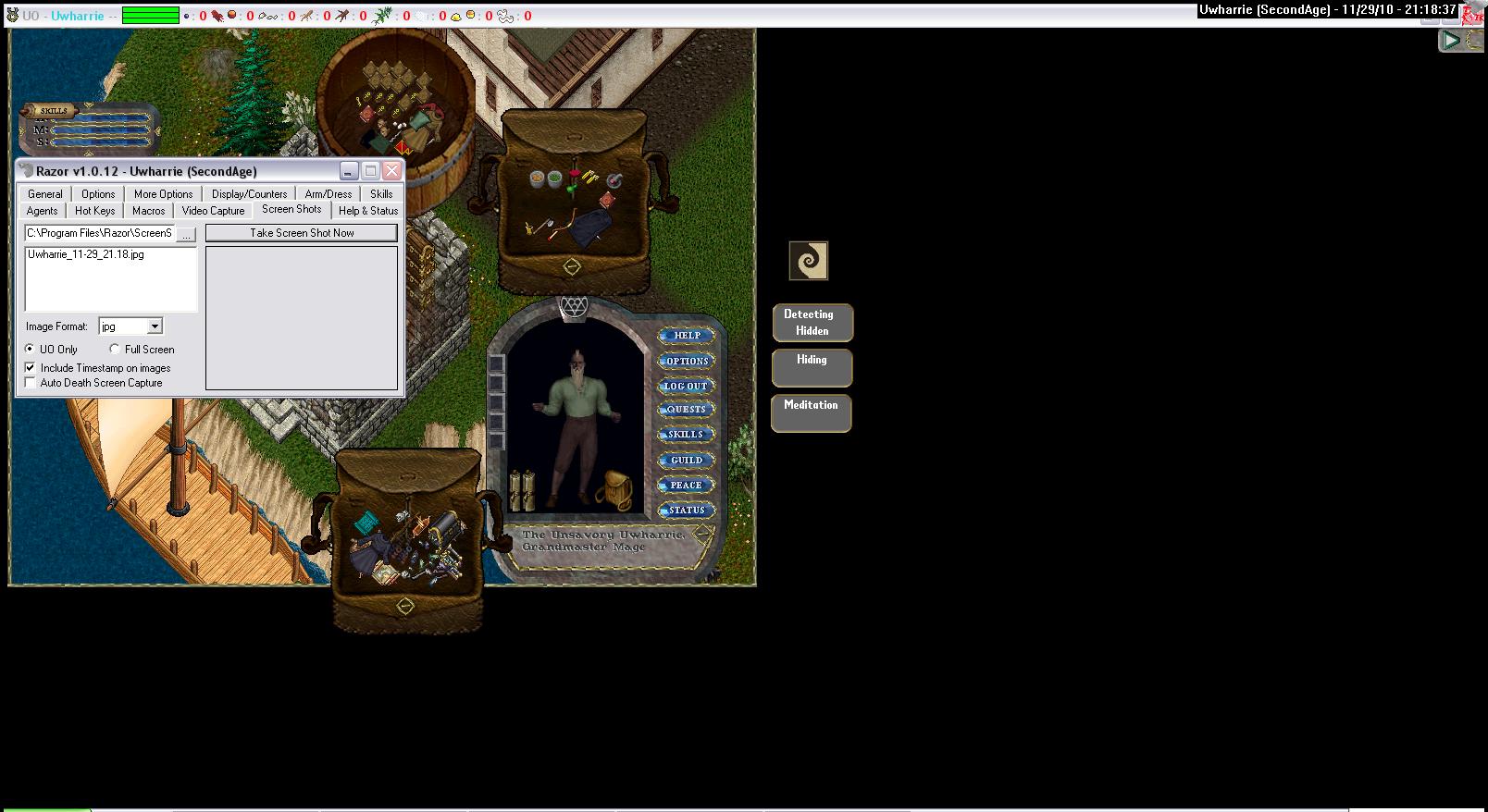The height and width of the screenshot is (812, 1488).
Task: Open the GUILD button
Action: [x=687, y=461]
